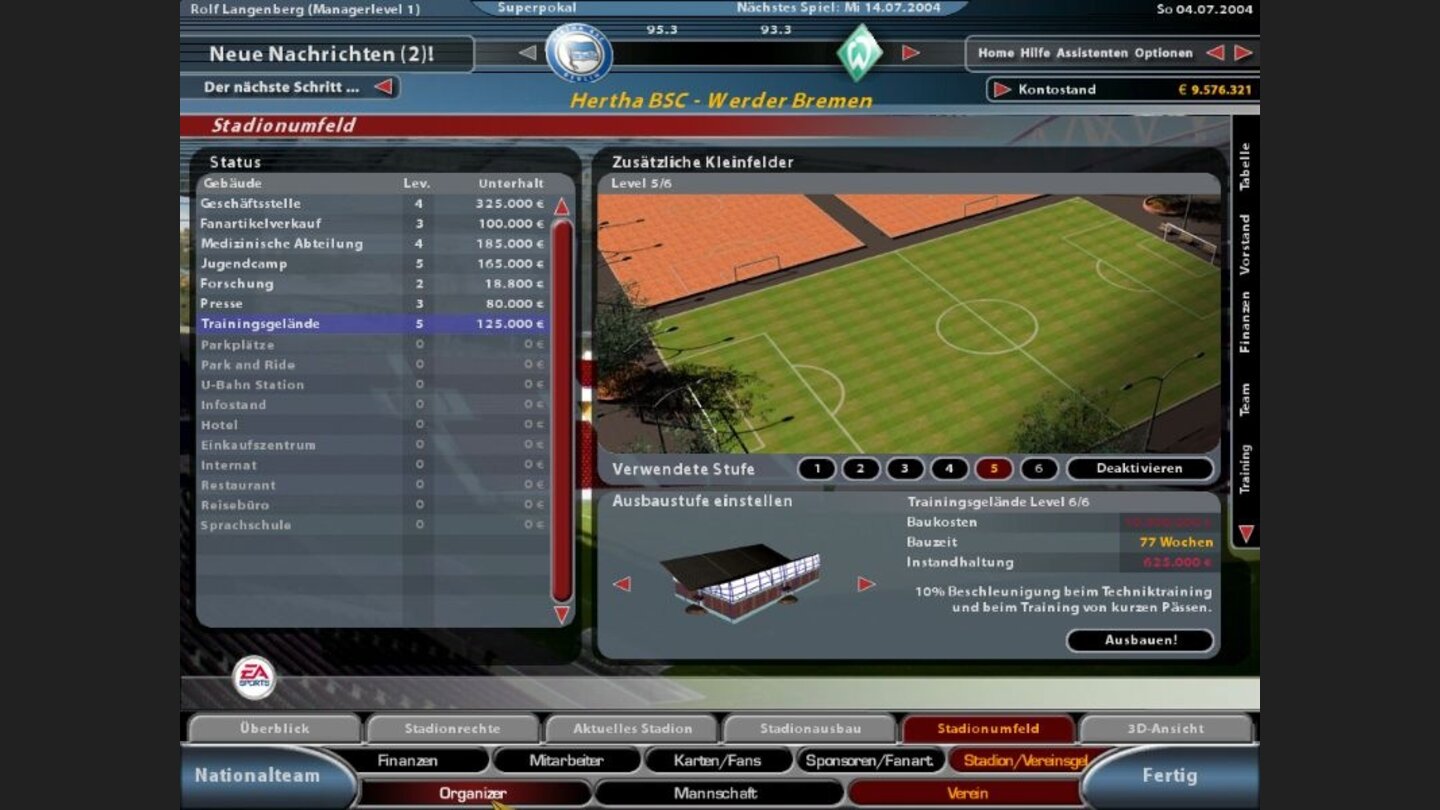Click the Werder Bremen club logo
The height and width of the screenshot is (810, 1440).
(861, 50)
